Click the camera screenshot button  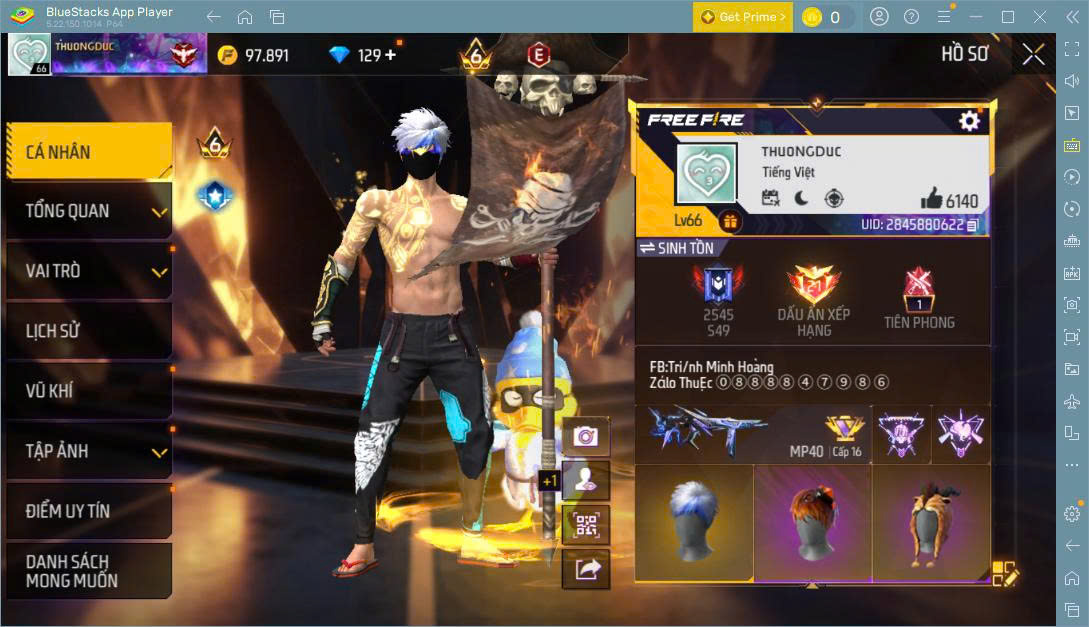(586, 436)
